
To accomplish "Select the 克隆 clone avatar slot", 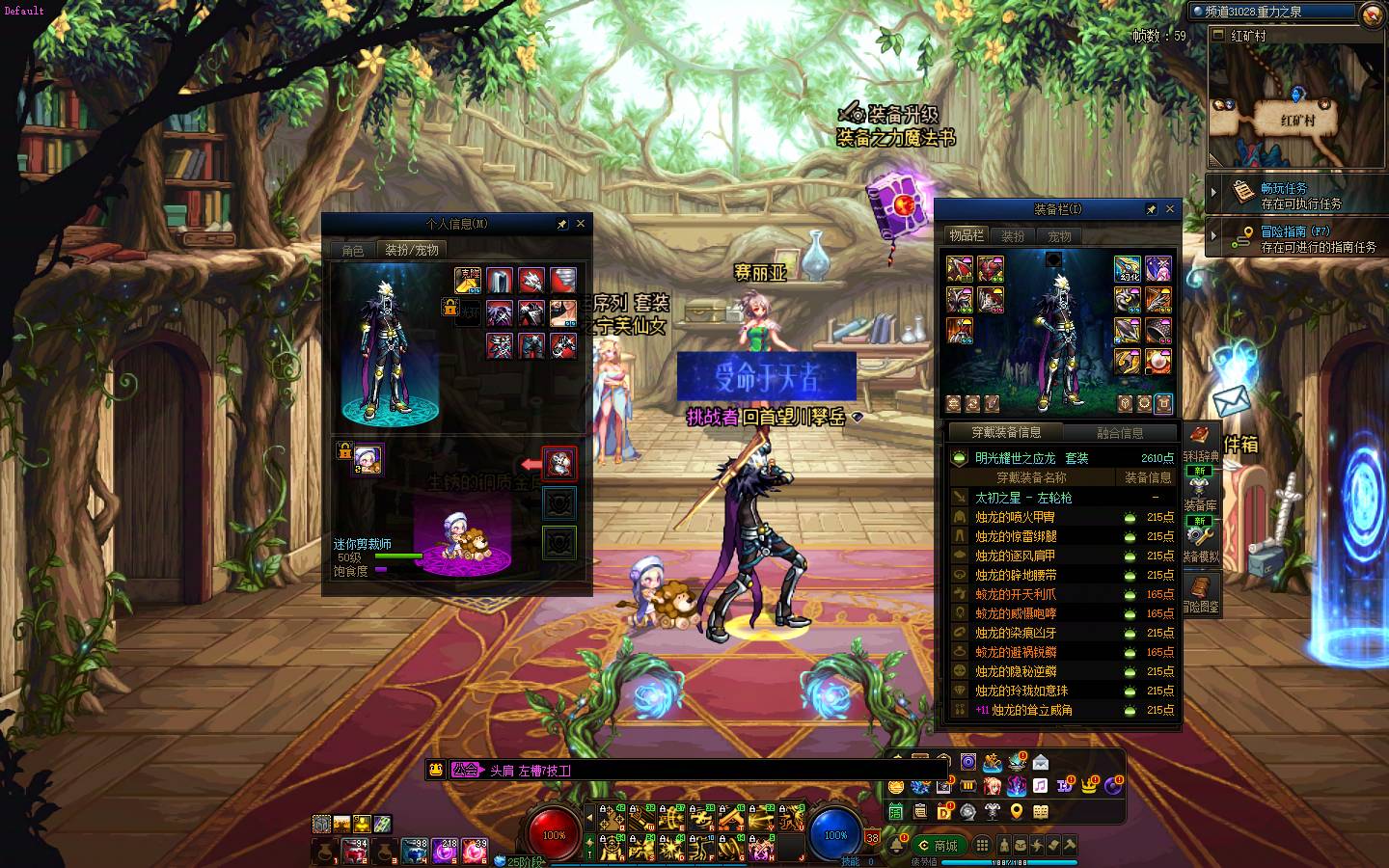I will coord(468,281).
